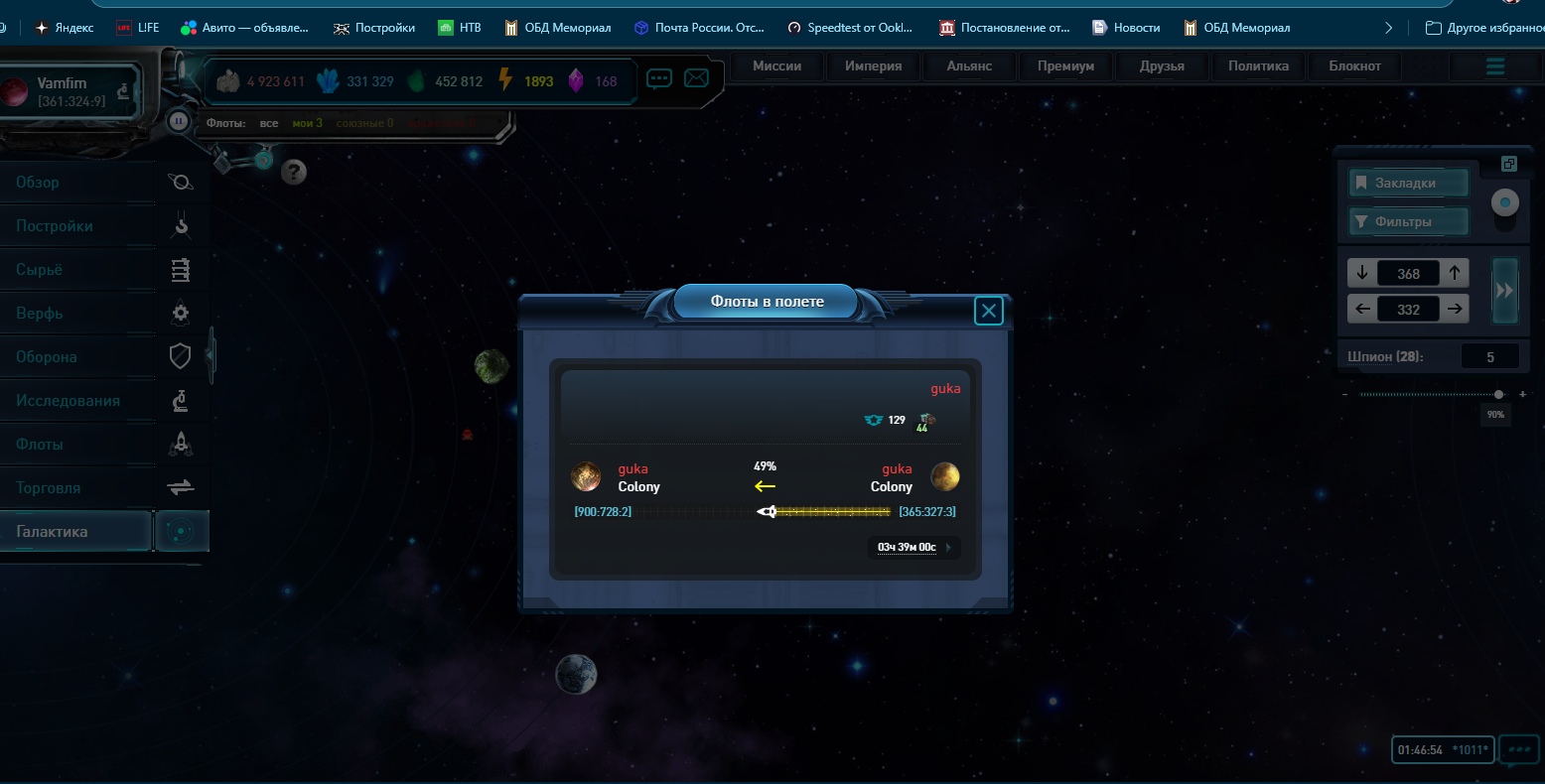
Task: Open the Премиум menu
Action: point(1065,66)
